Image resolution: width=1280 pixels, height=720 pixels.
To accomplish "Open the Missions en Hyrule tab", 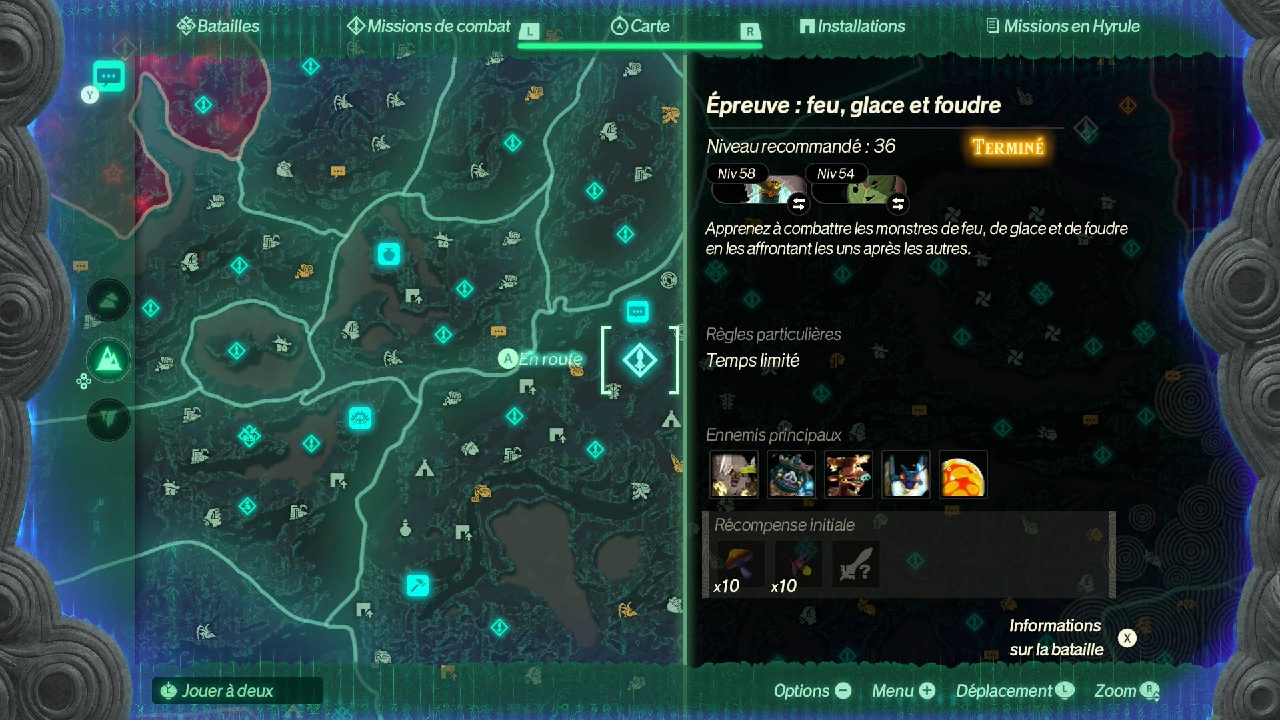I will coord(1062,27).
